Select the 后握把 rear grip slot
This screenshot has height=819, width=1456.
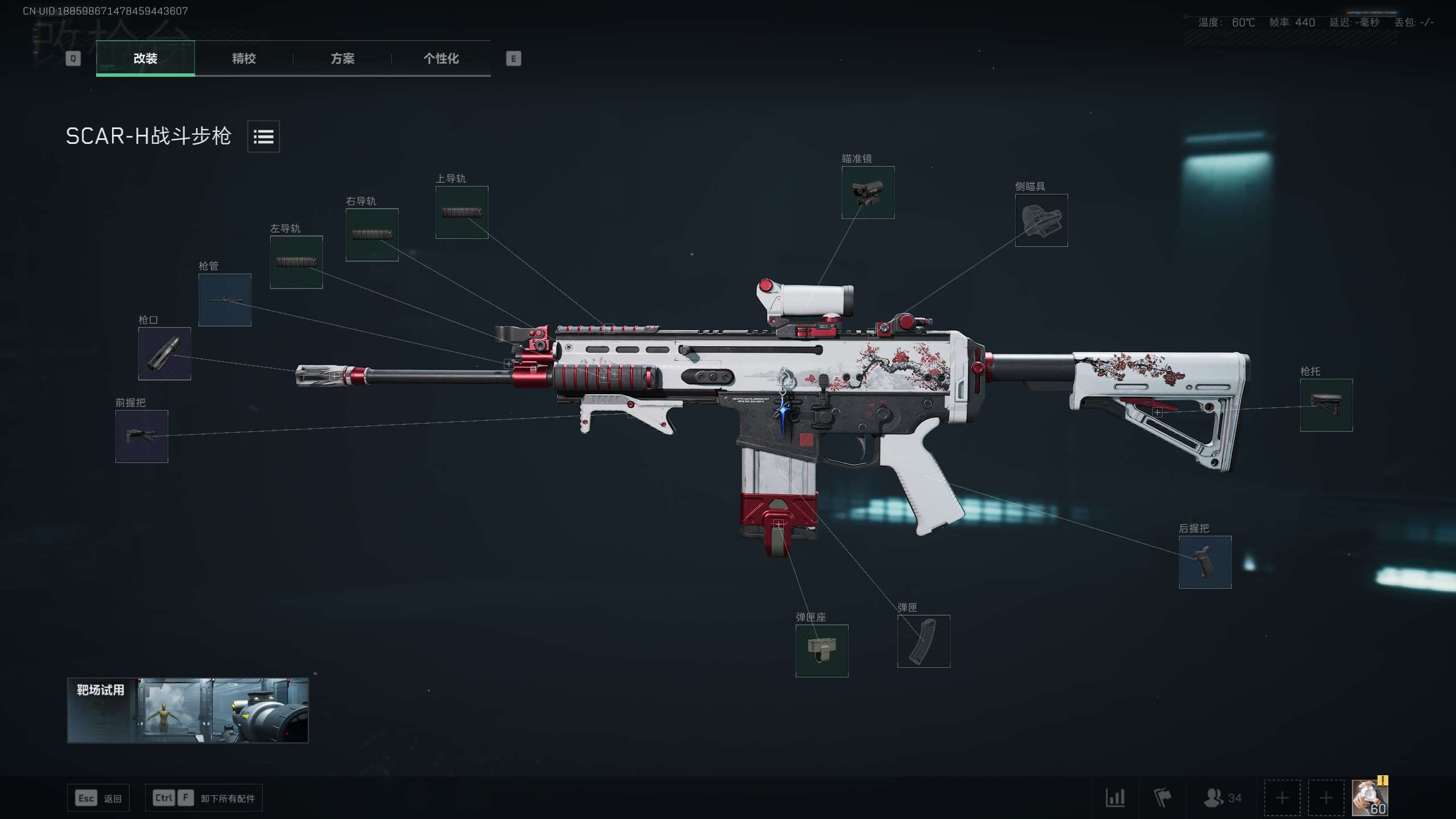1205,562
